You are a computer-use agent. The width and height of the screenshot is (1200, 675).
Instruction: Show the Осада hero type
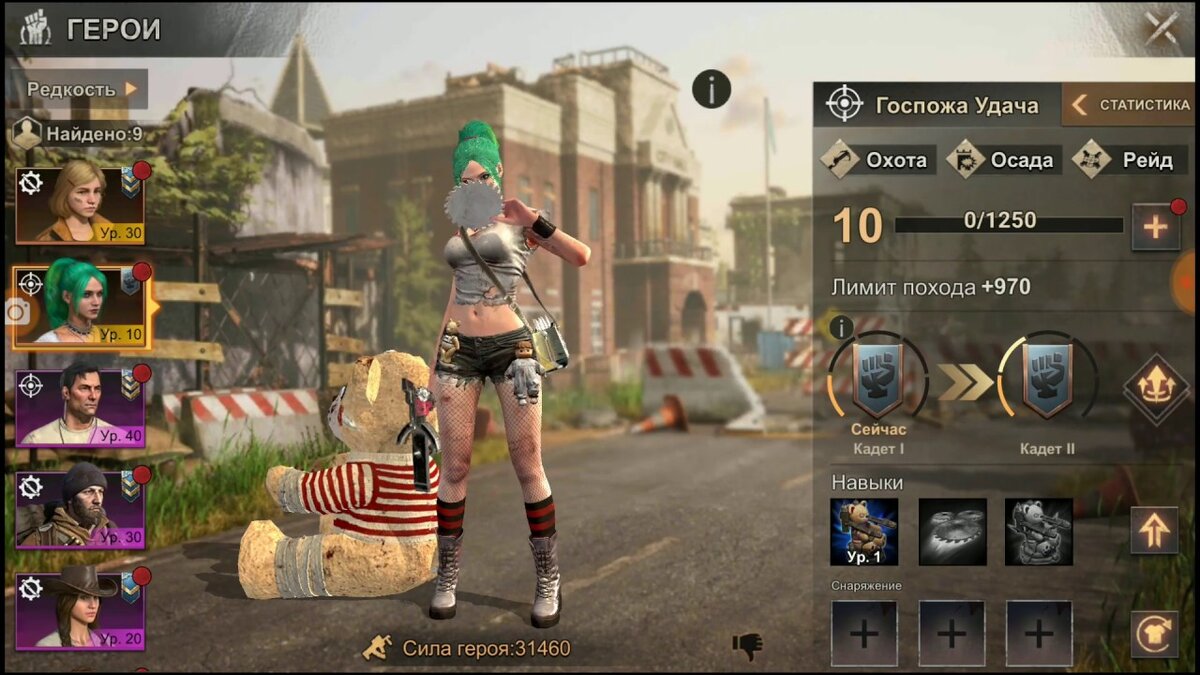(x=1001, y=160)
